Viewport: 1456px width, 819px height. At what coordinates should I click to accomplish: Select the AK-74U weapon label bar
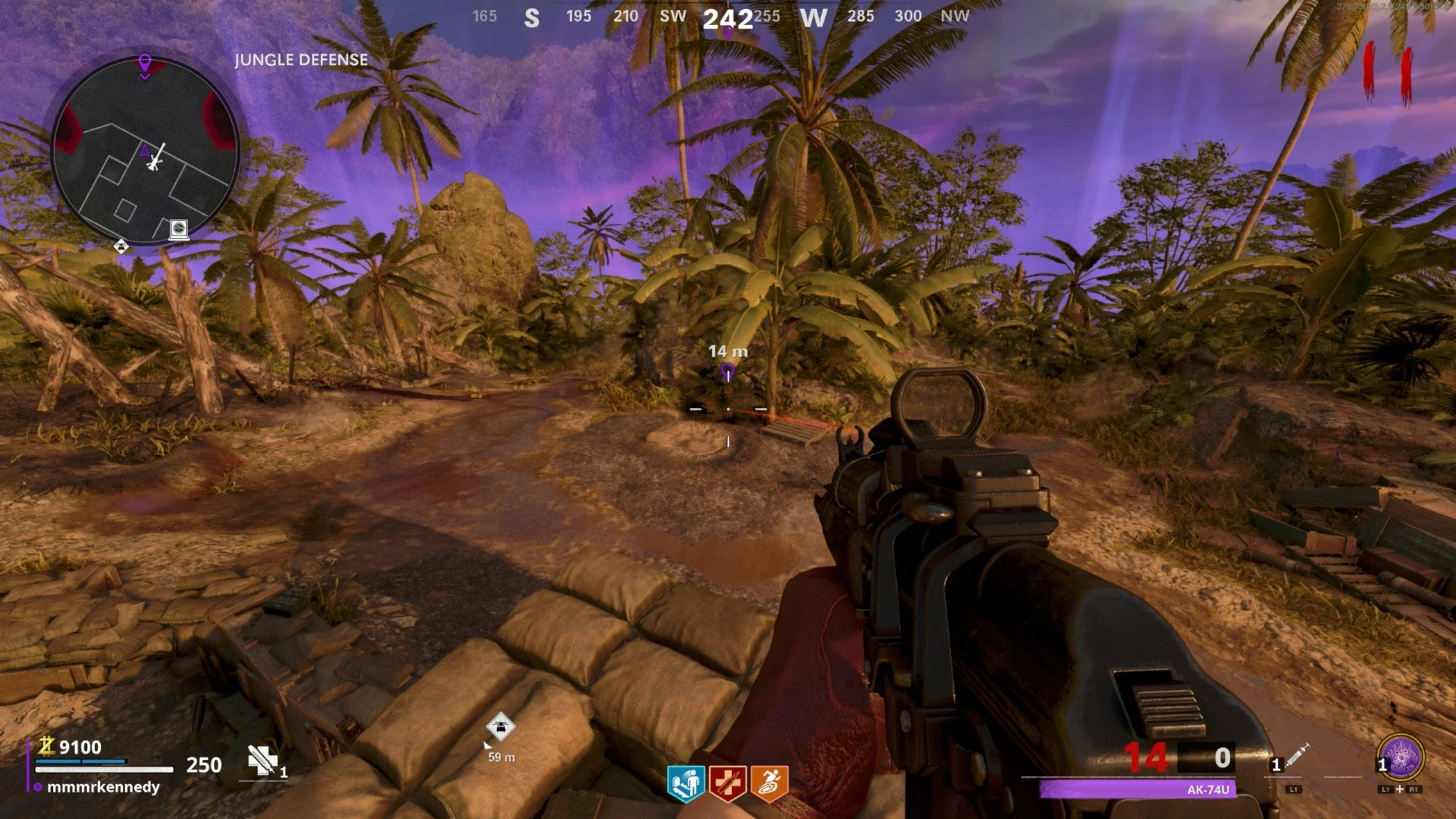1137,789
